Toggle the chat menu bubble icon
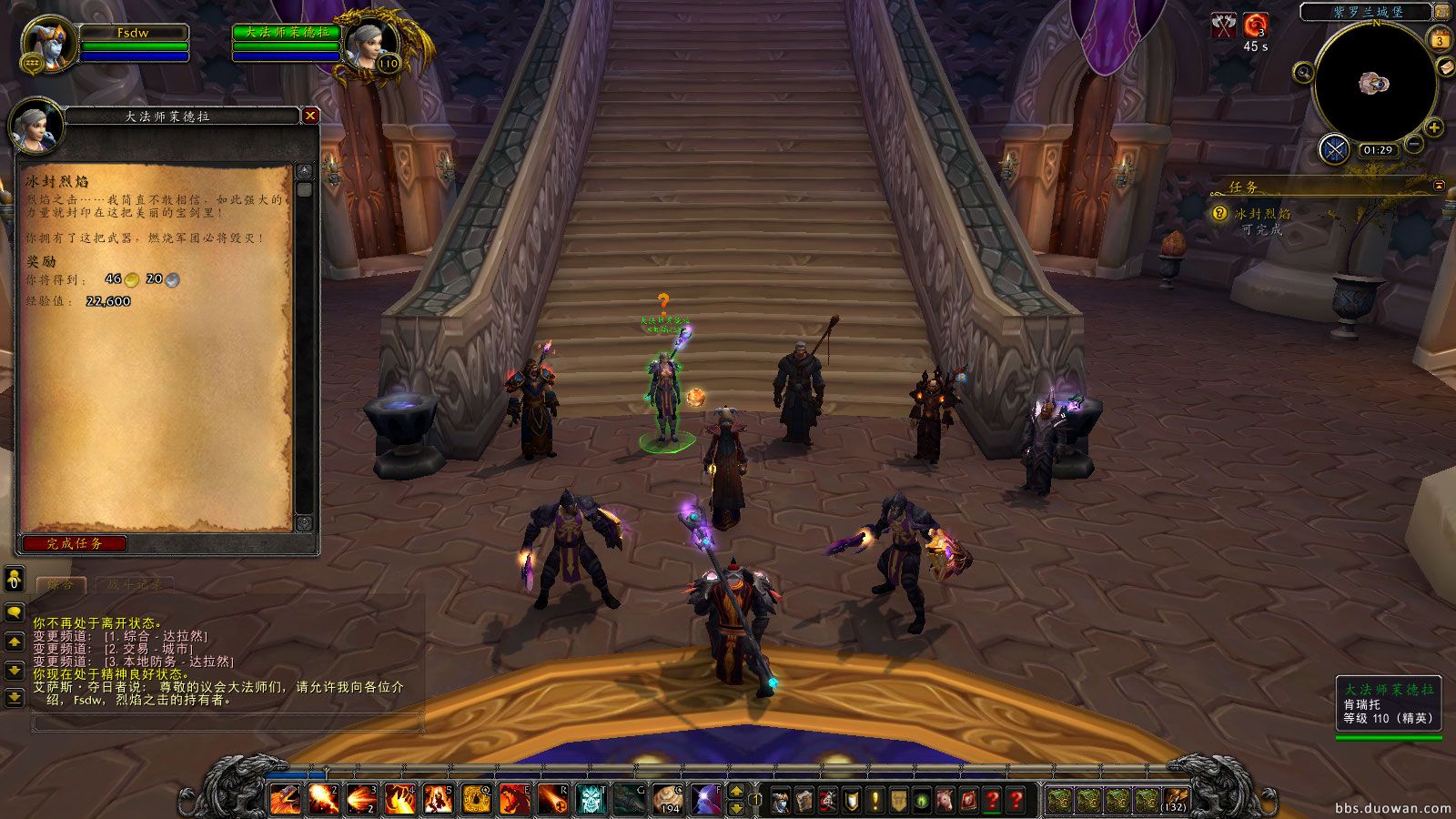1456x819 pixels. pyautogui.click(x=13, y=610)
